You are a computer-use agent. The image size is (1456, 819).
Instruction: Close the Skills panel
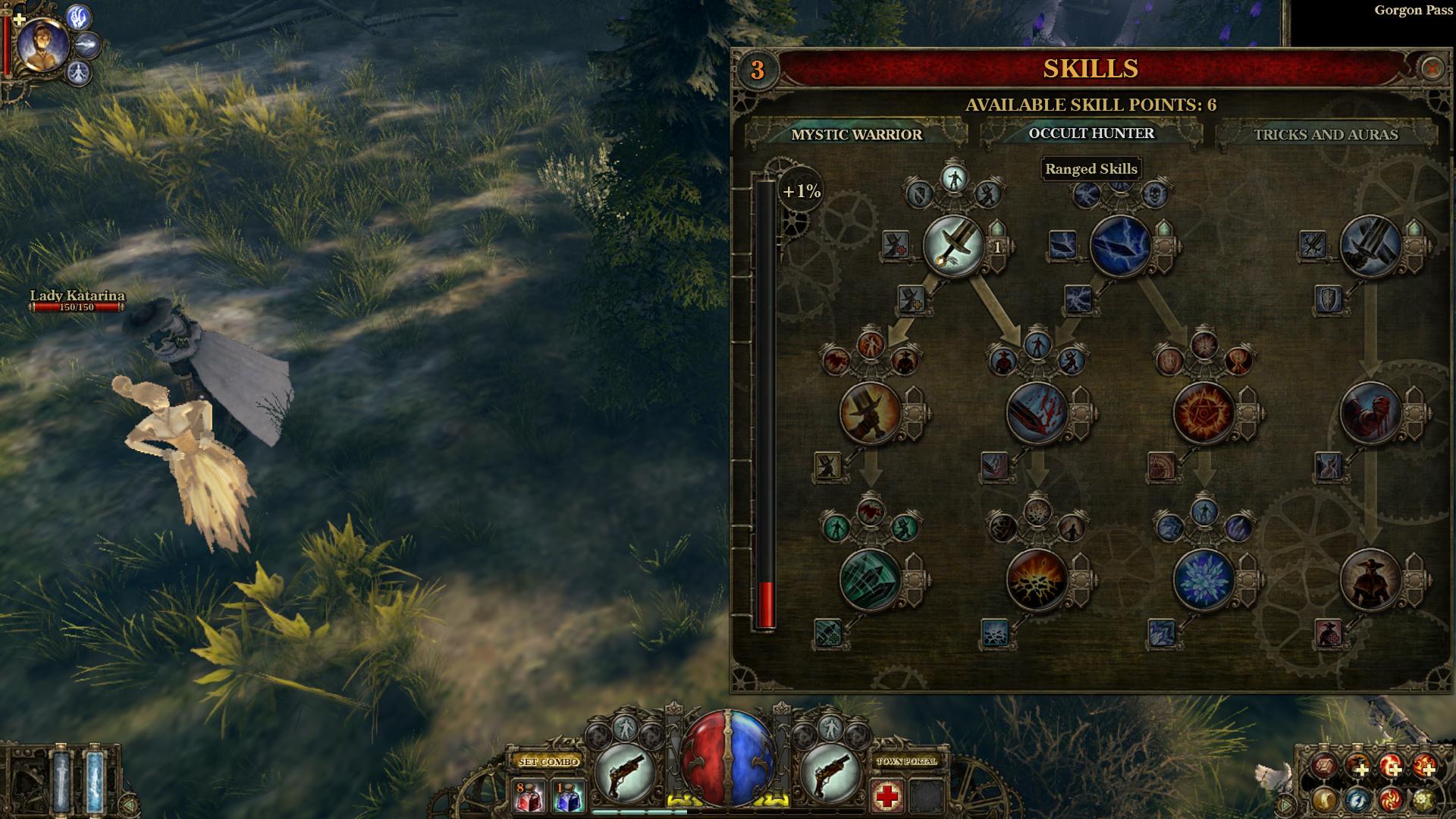[1431, 69]
